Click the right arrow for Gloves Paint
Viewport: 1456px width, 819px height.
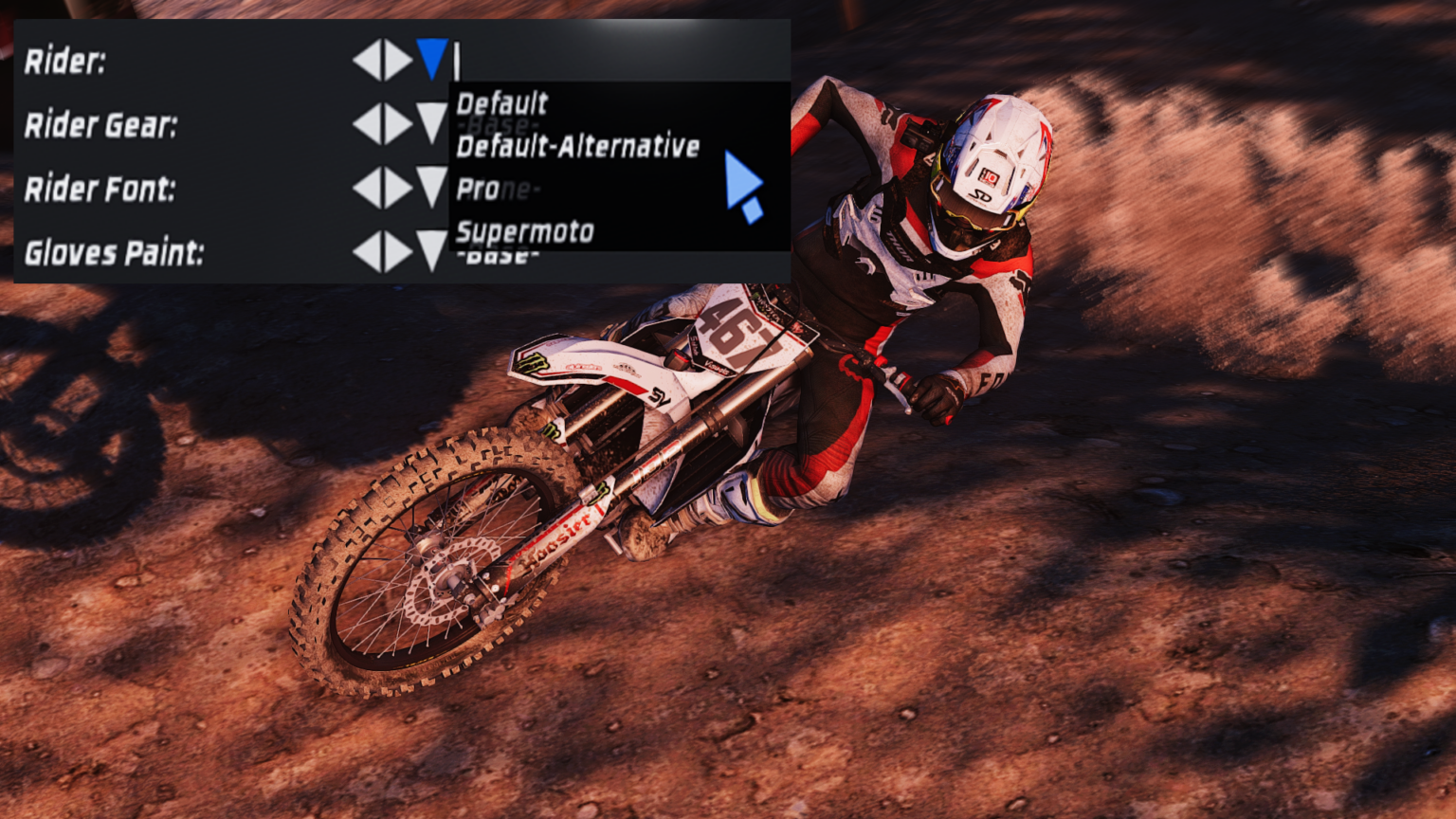point(395,251)
